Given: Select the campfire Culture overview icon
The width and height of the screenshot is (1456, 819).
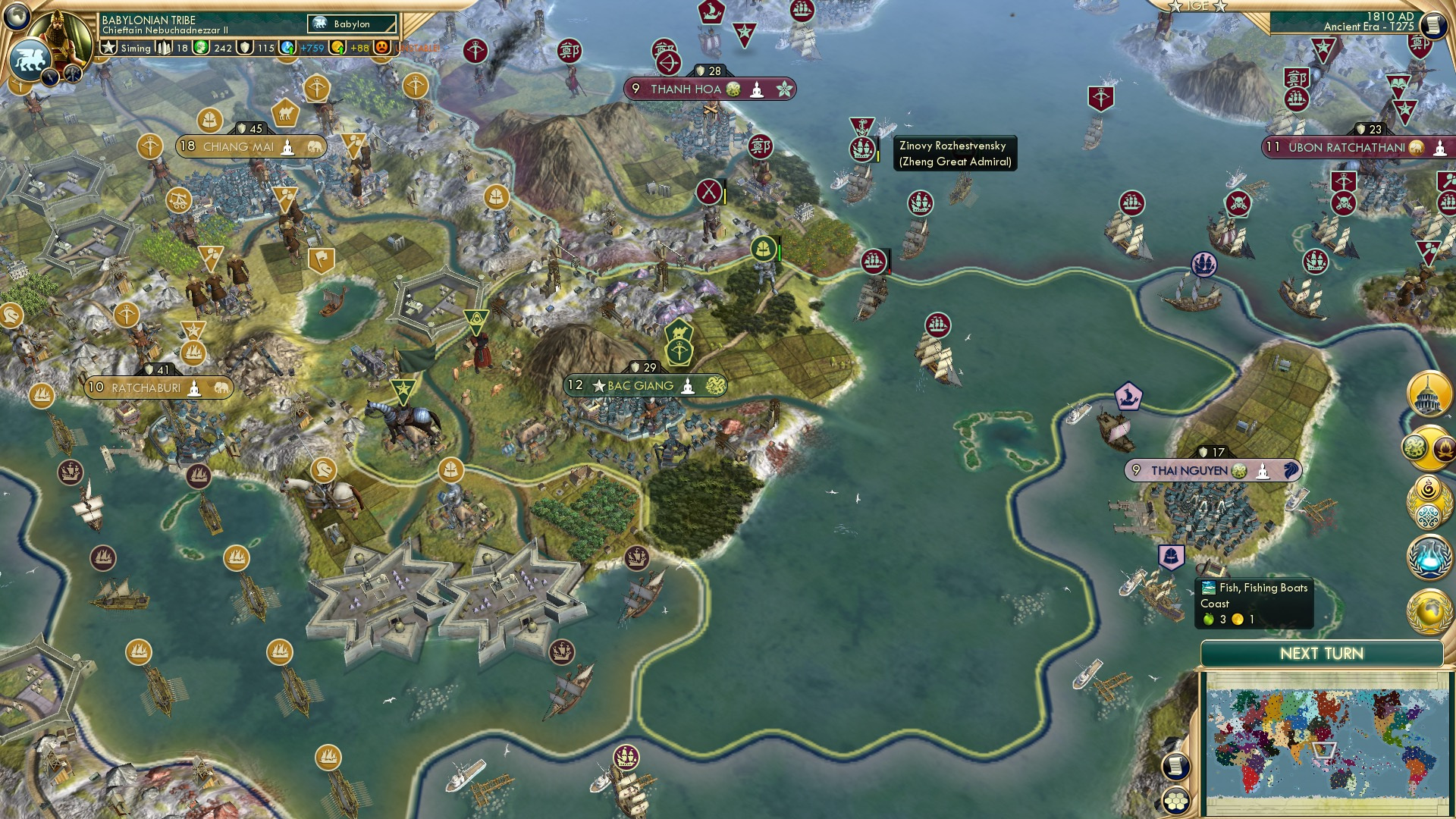Looking at the screenshot, I should 1443,447.
